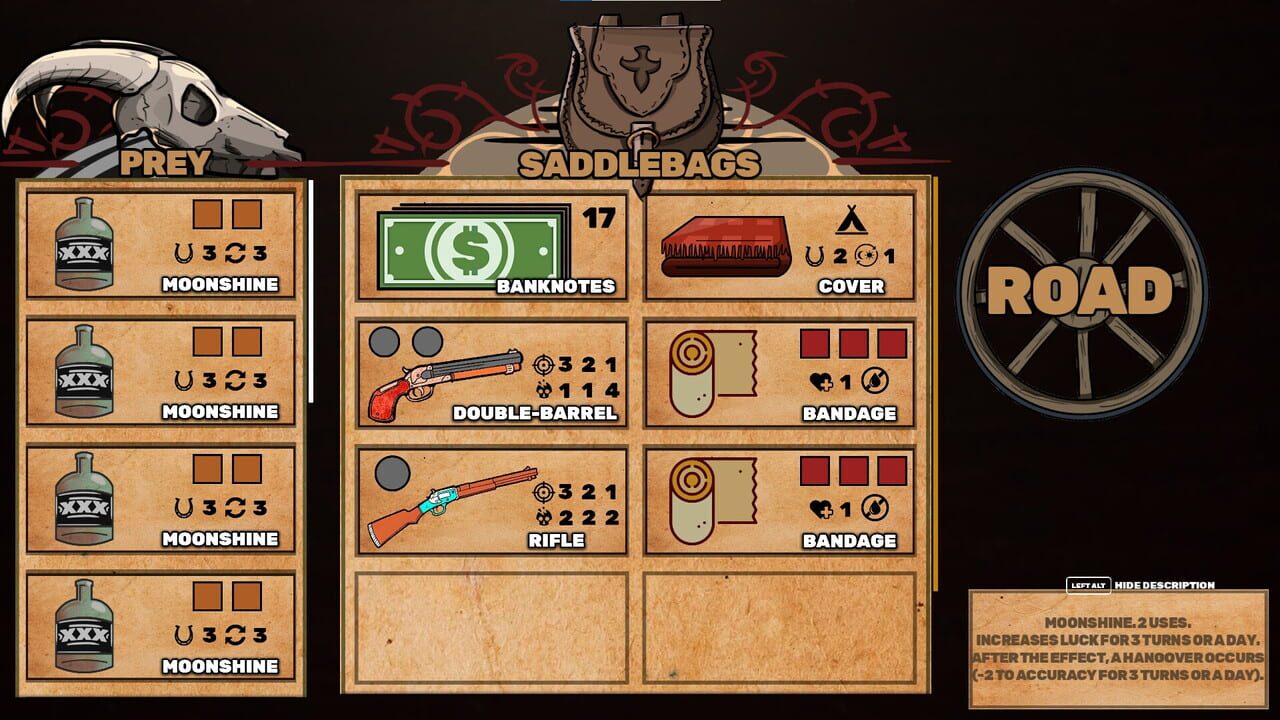1280x720 pixels.
Task: Open the Saddlebags panel header
Action: (637, 162)
